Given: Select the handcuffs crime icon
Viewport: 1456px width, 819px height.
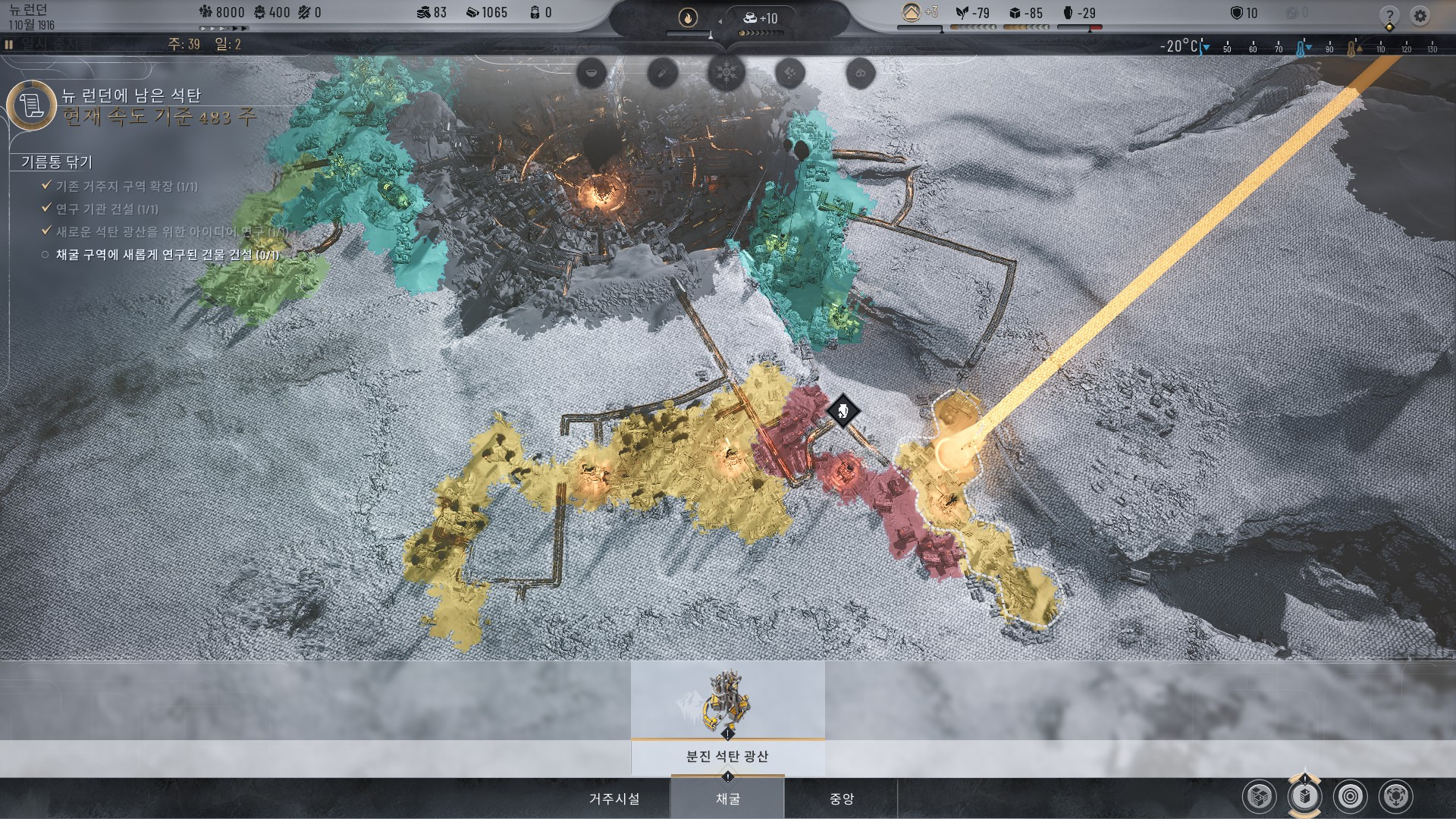Looking at the screenshot, I should tap(860, 73).
